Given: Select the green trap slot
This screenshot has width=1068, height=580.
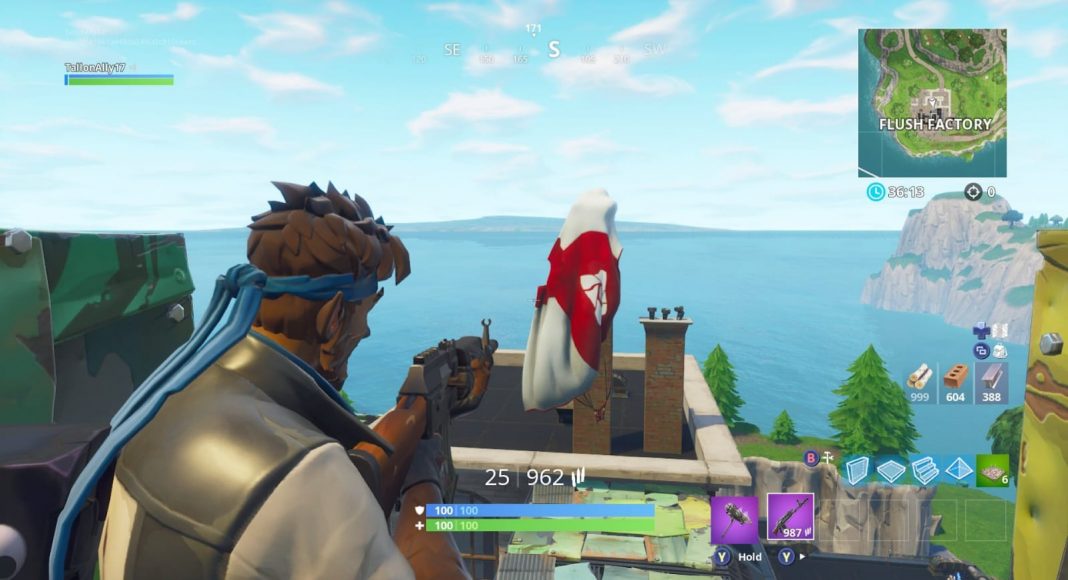Looking at the screenshot, I should click(993, 470).
